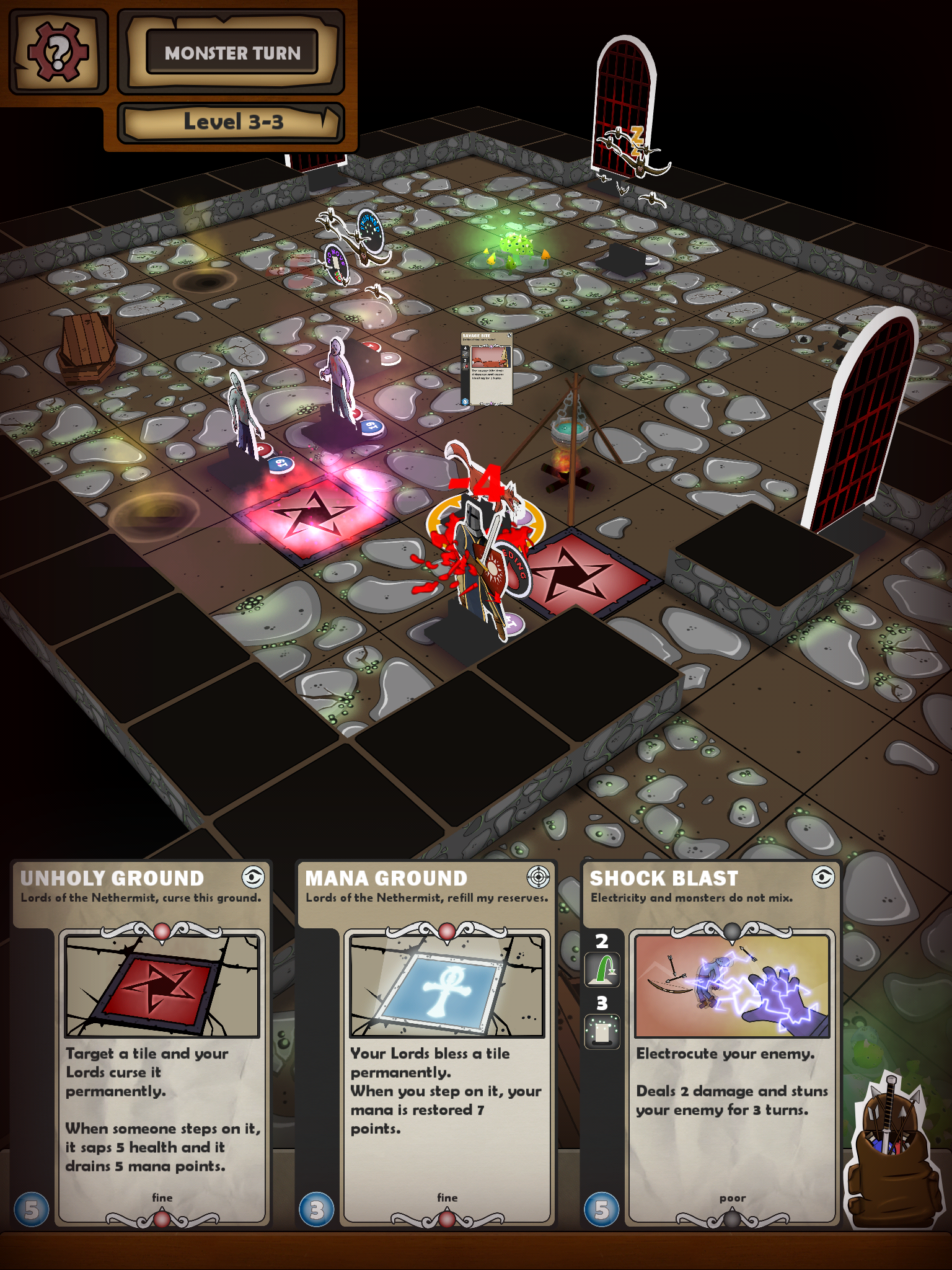Screen dimensions: 952x1270
Task: Select the sword attack icon on Savage Bite card
Action: (x=465, y=355)
